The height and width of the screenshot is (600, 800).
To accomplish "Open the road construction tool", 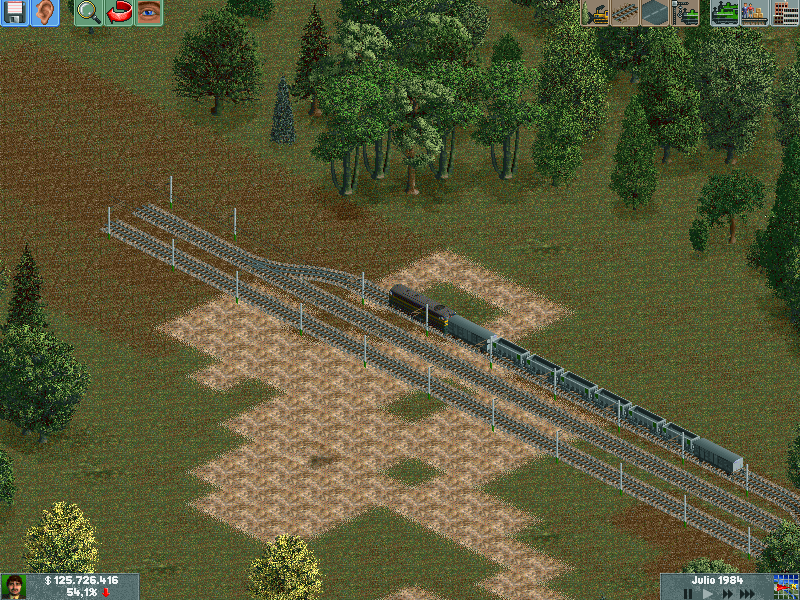I will (x=655, y=13).
